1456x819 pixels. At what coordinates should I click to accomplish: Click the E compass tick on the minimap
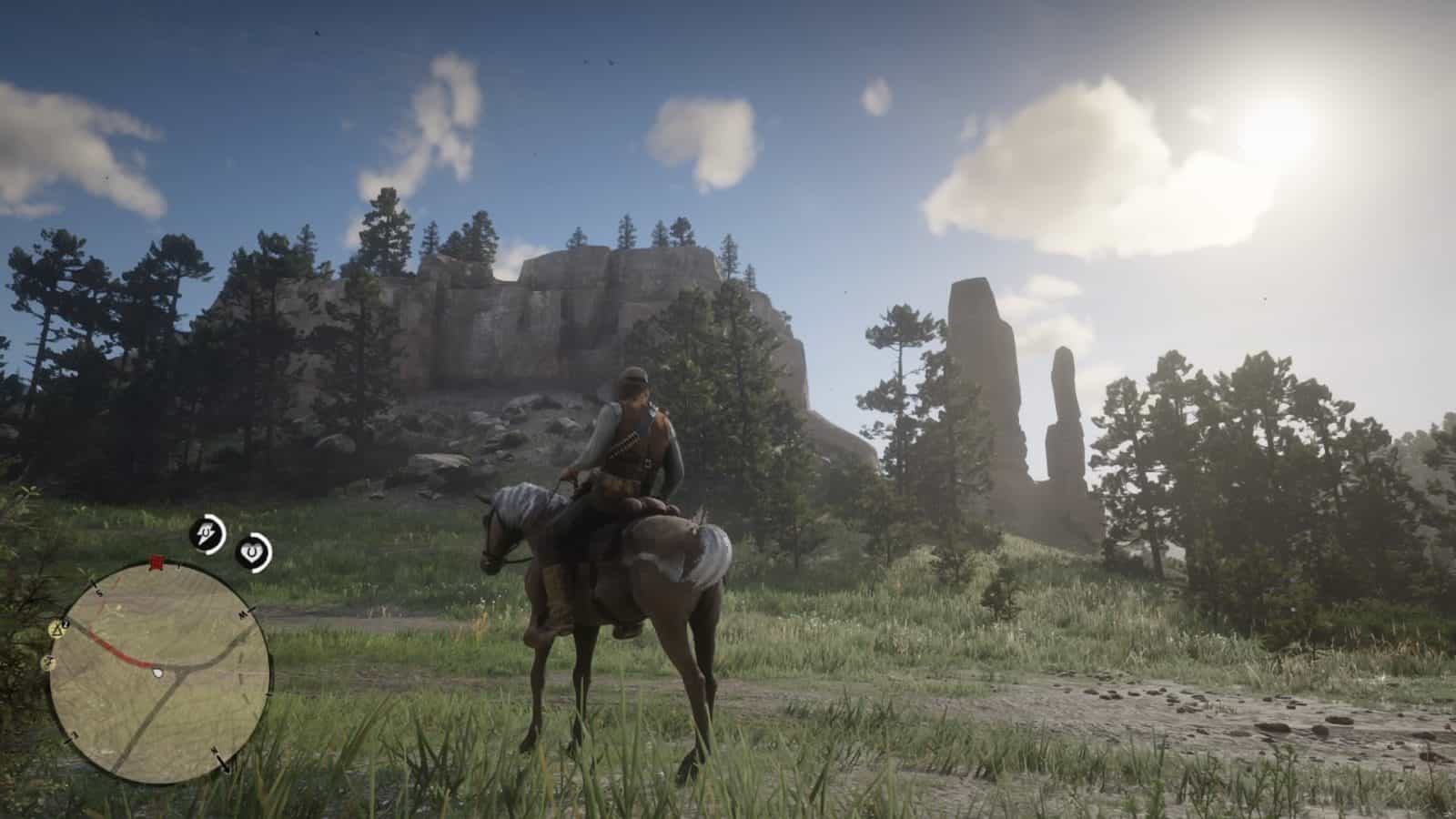pyautogui.click(x=74, y=734)
